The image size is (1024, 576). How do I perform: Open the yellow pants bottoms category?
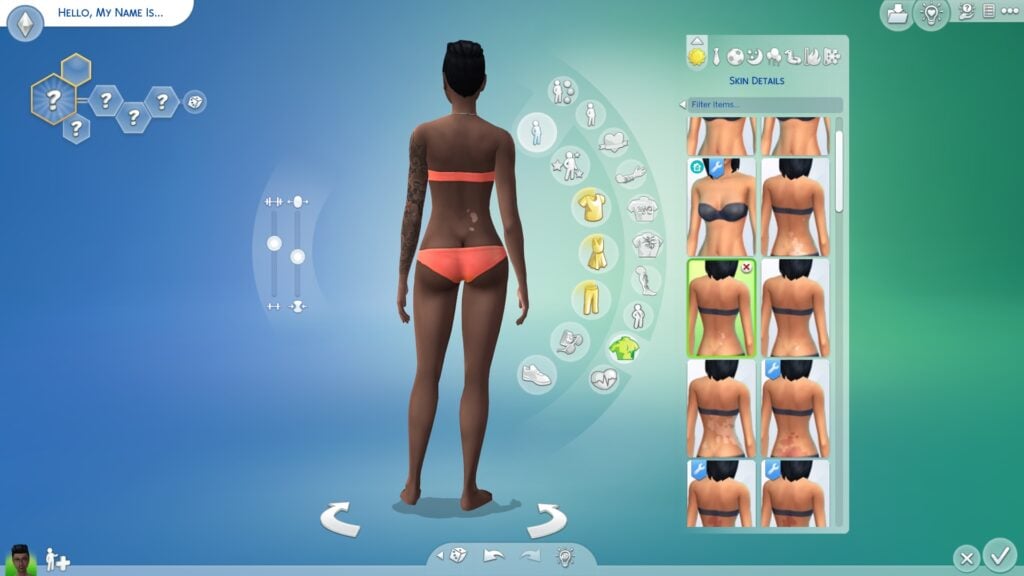pyautogui.click(x=590, y=297)
